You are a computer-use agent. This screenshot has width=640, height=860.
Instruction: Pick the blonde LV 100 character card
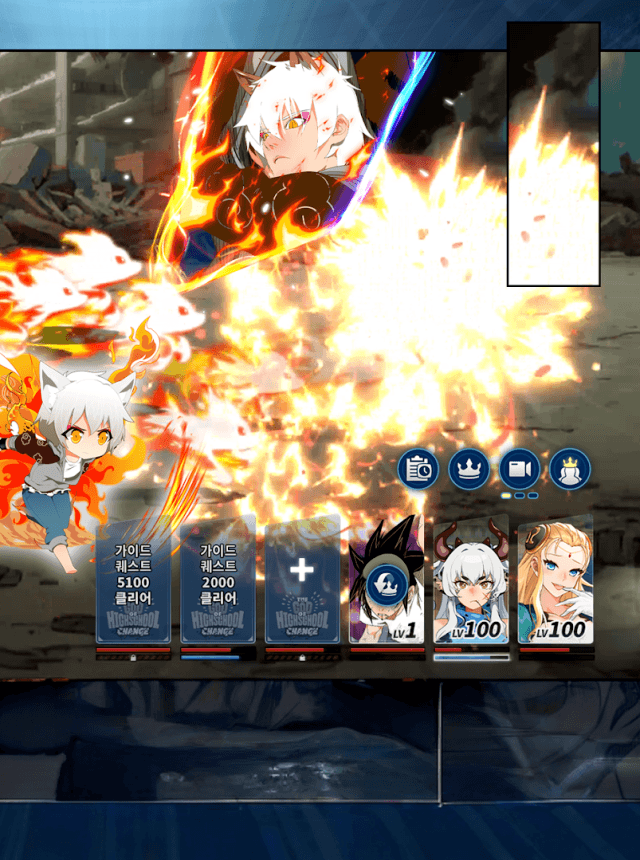click(555, 580)
